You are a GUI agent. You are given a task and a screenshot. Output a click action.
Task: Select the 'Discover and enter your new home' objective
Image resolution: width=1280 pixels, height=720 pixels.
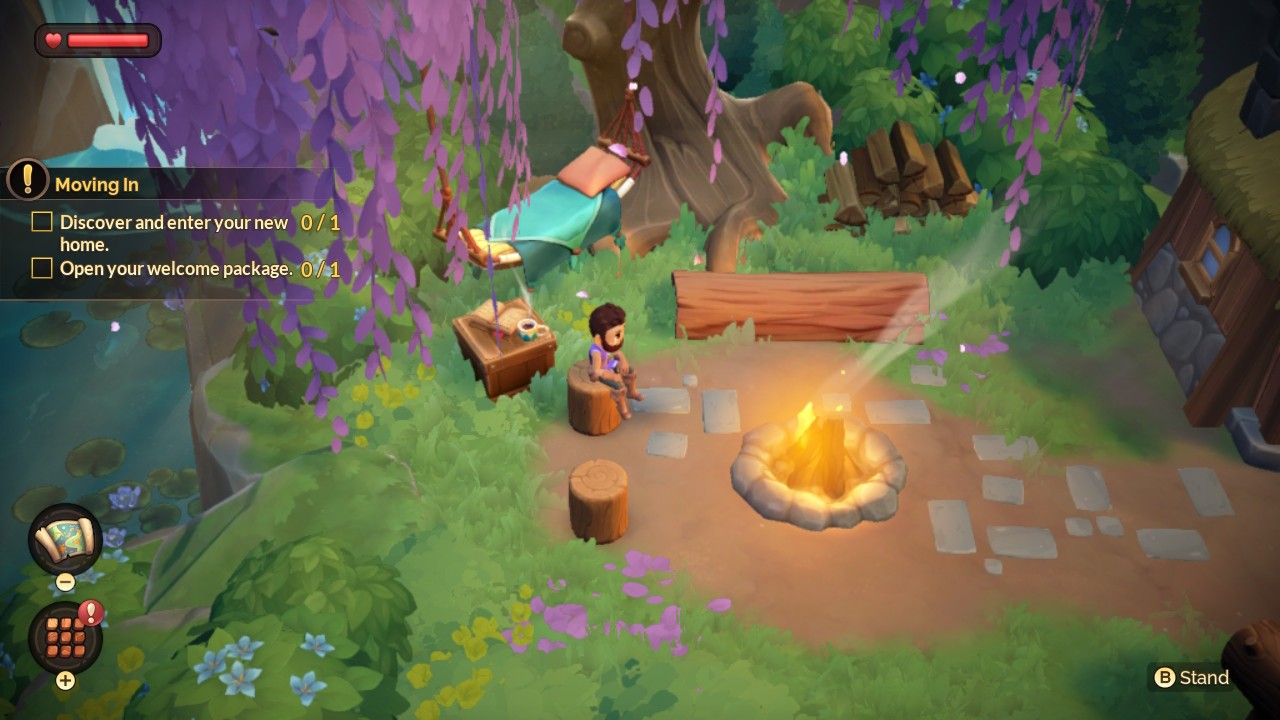coord(173,233)
